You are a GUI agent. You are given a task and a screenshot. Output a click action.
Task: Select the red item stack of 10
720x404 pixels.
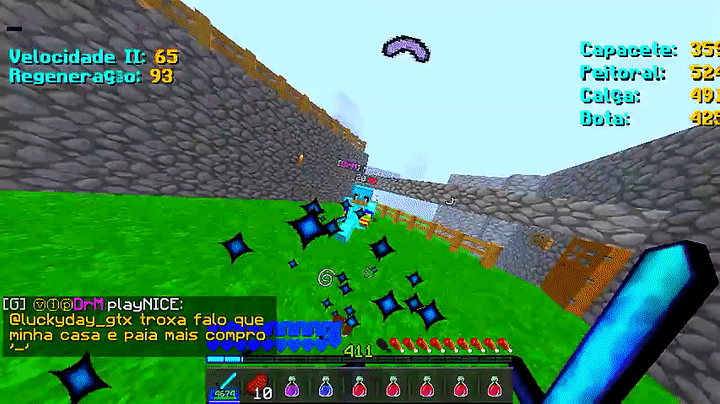258,386
